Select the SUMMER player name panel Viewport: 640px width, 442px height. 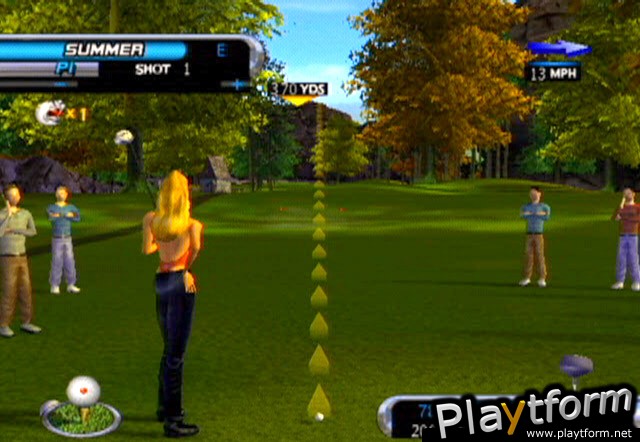click(104, 50)
